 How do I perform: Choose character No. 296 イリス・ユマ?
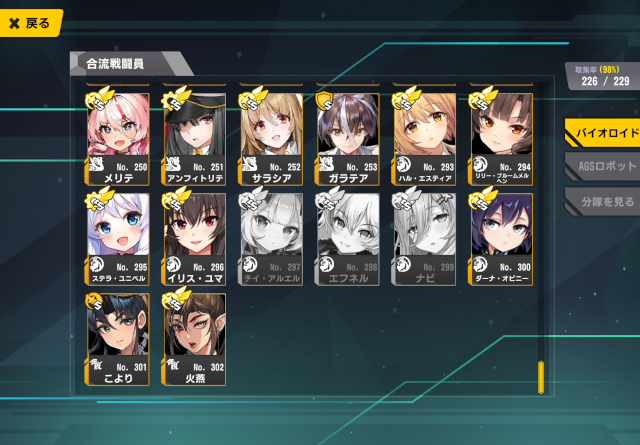[195, 236]
